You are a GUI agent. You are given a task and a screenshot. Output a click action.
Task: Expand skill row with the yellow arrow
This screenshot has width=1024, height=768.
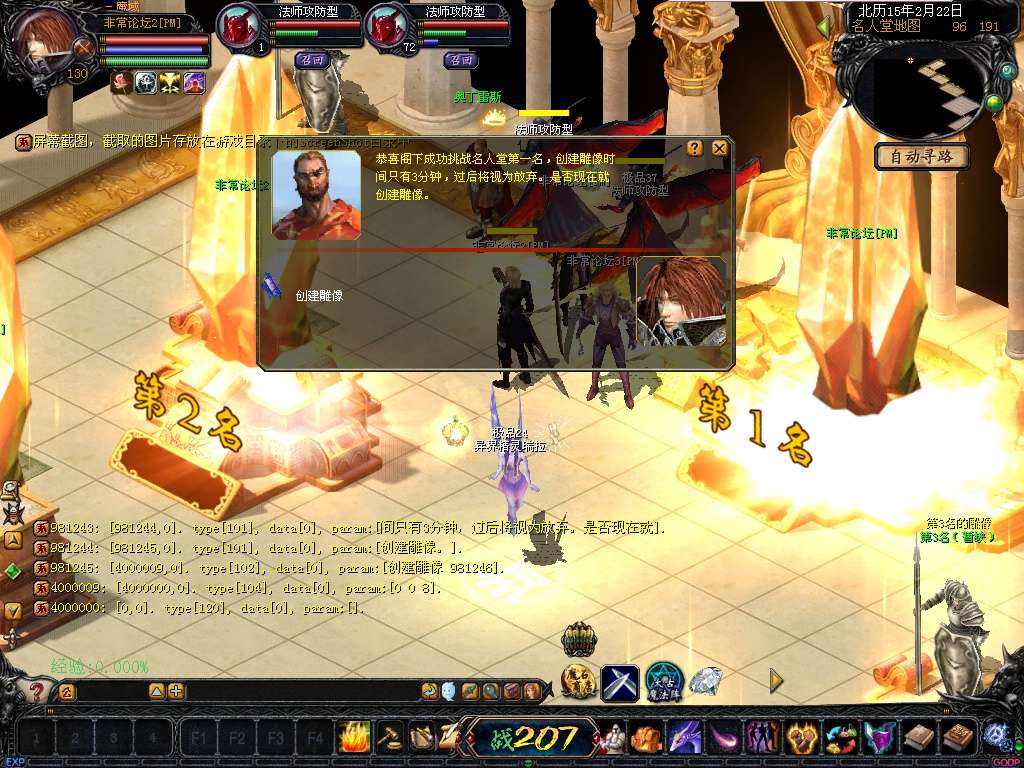pyautogui.click(x=776, y=681)
